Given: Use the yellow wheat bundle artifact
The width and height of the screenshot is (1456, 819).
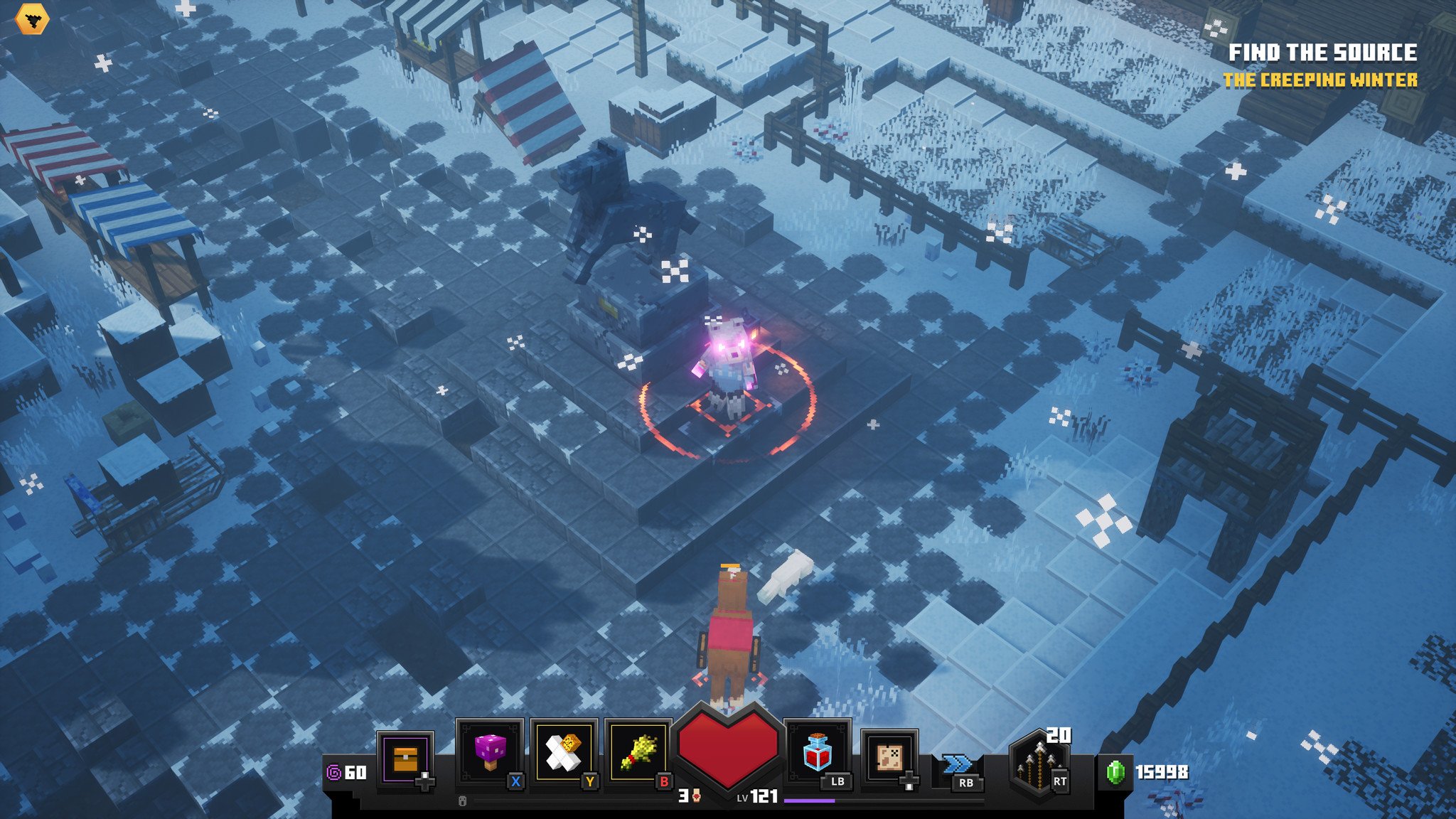Looking at the screenshot, I should point(638,754).
